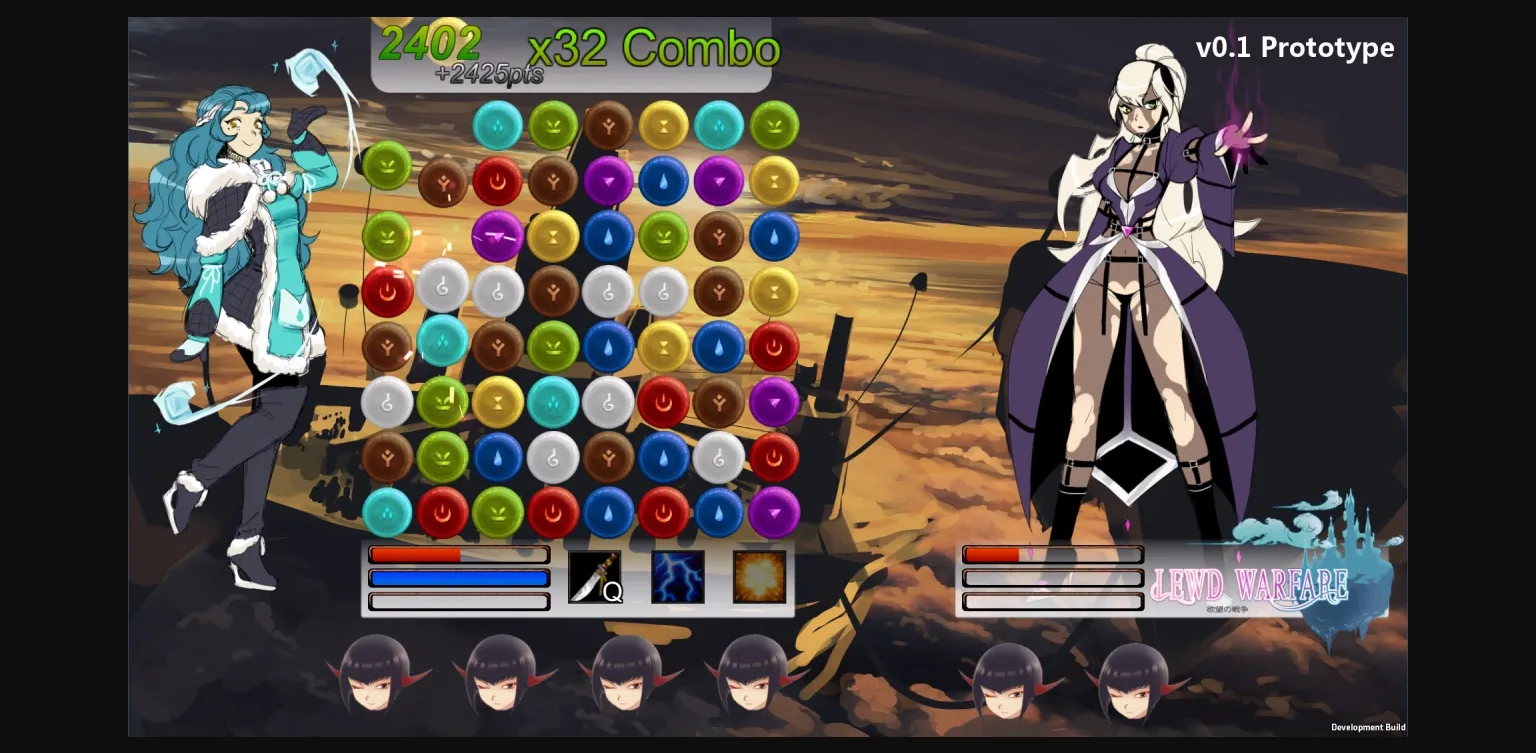This screenshot has height=753, width=1536.
Task: Click a blue water orb in the bottom row
Action: (x=608, y=511)
